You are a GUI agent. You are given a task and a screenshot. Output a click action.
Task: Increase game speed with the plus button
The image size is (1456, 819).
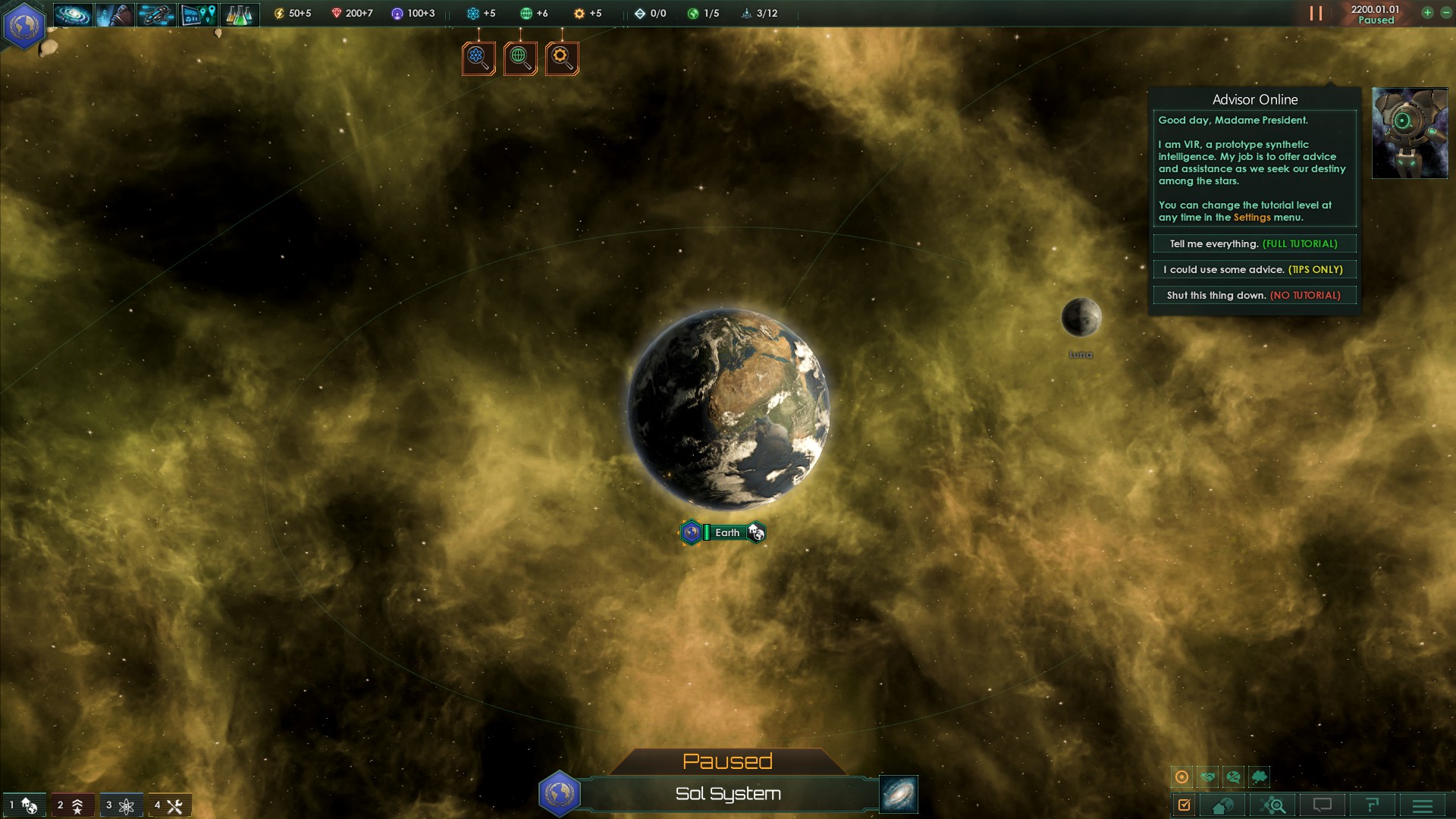tap(1427, 13)
